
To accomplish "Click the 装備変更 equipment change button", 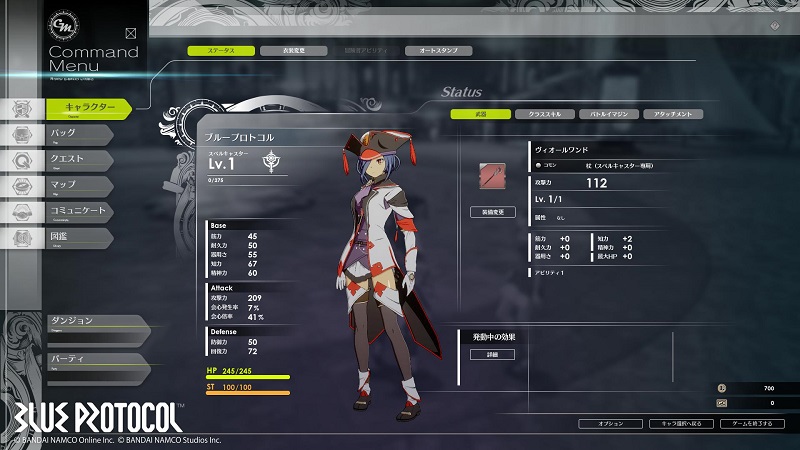I will [492, 212].
